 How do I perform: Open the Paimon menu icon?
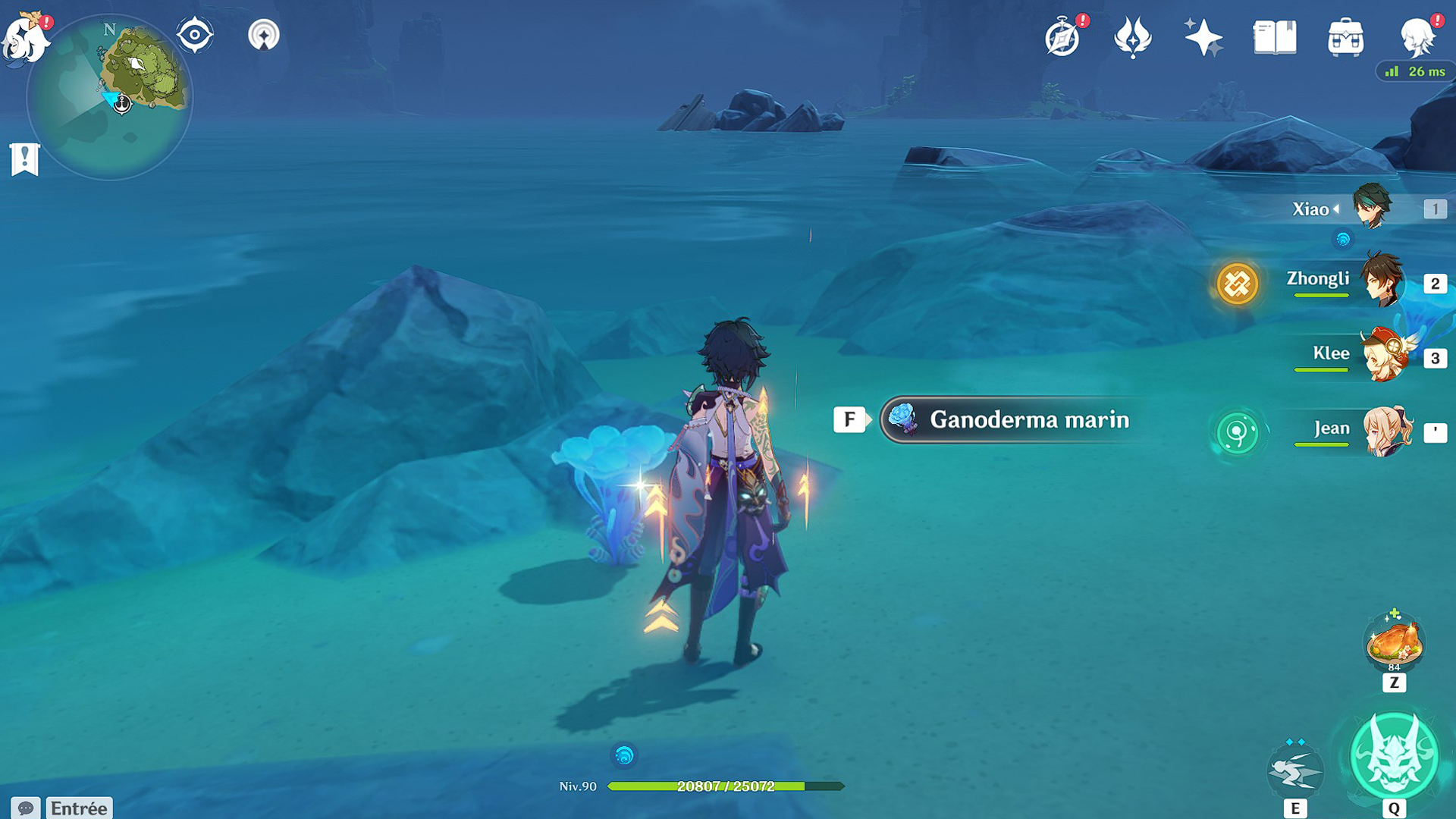(26, 38)
